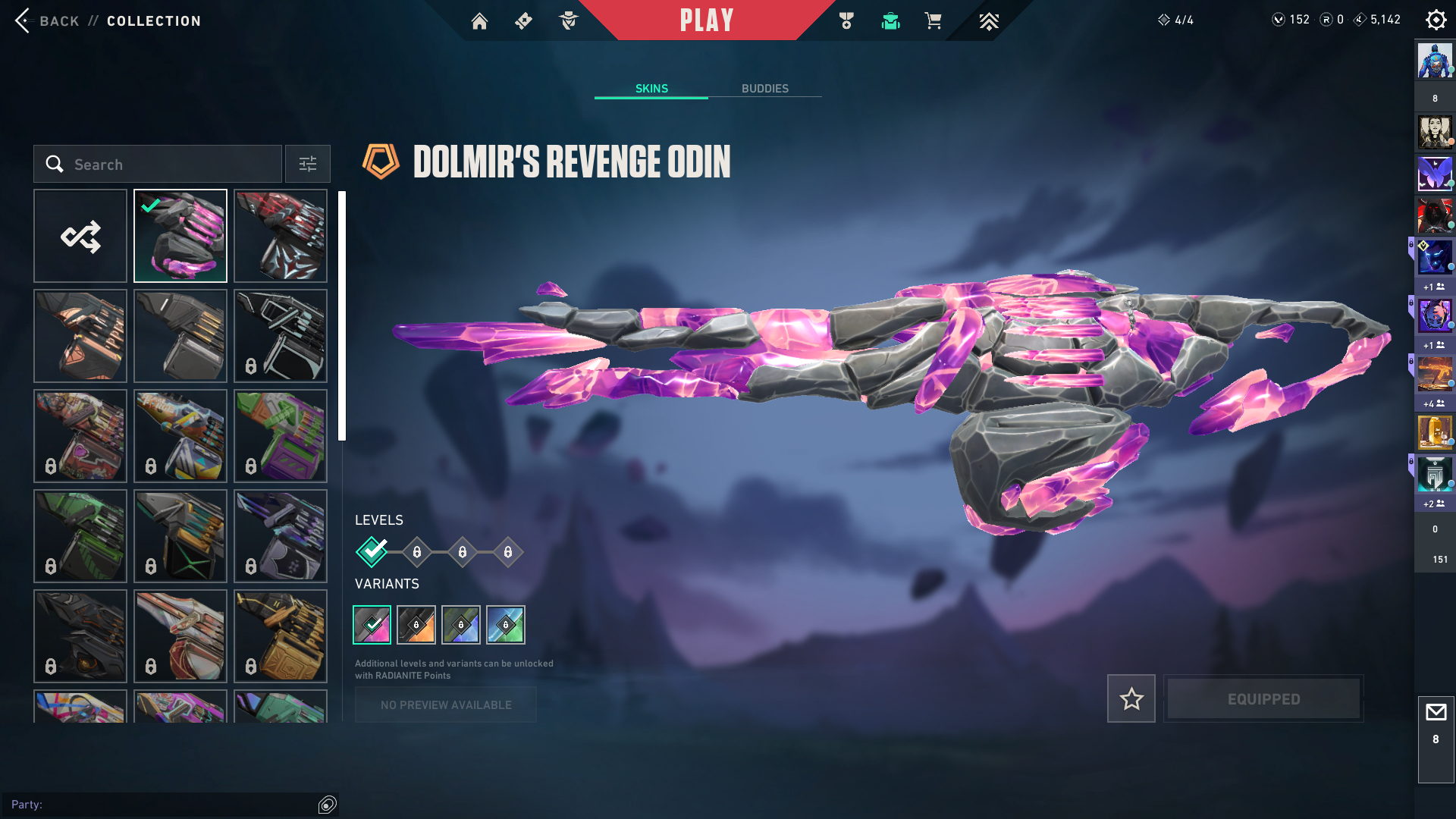Mark this skin as favorite with star
The width and height of the screenshot is (1456, 819).
1131,698
